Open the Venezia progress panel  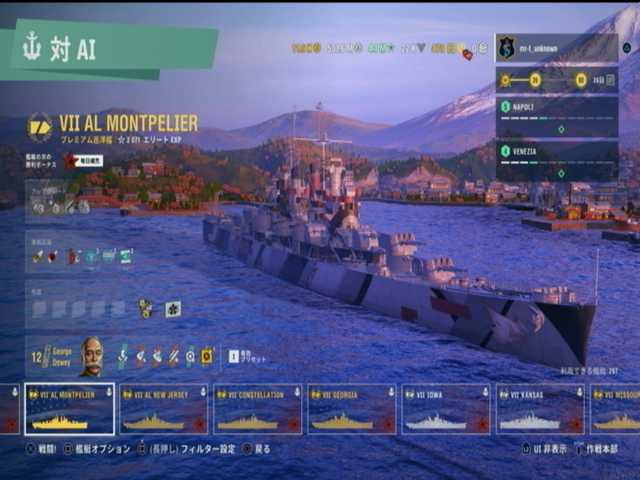click(x=556, y=161)
